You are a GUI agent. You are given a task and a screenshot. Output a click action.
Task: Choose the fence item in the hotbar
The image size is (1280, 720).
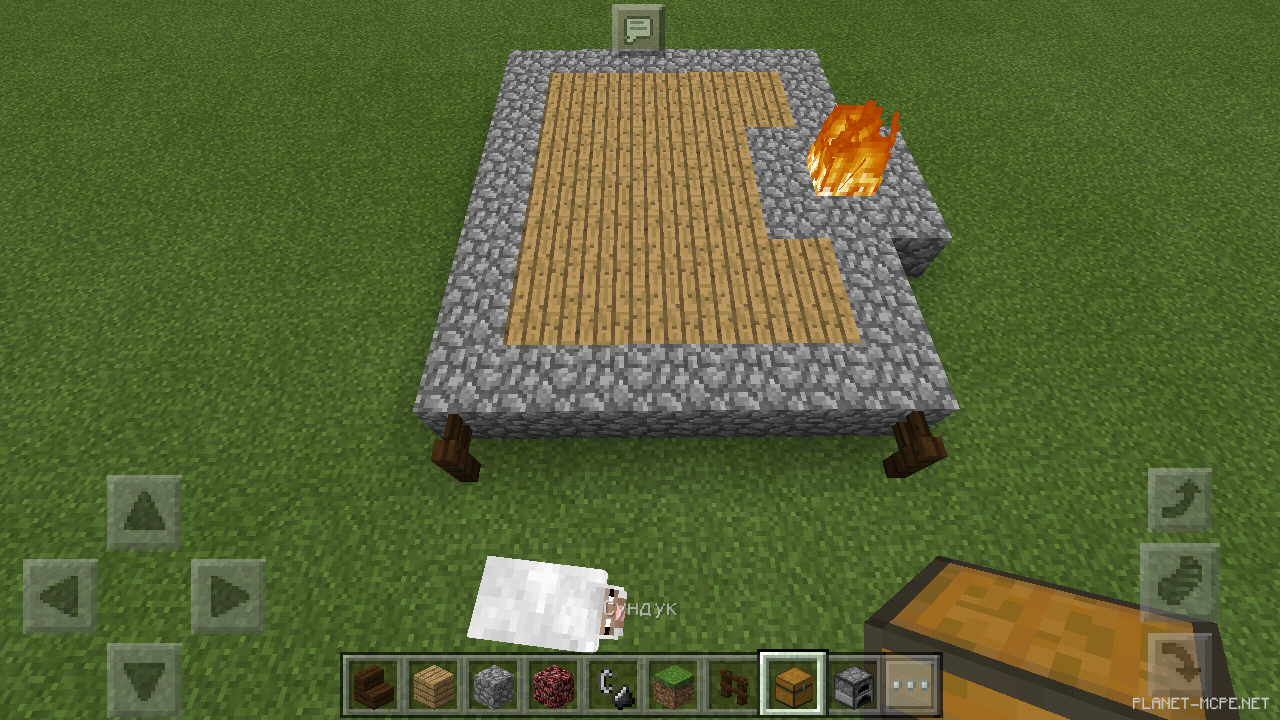coord(732,686)
